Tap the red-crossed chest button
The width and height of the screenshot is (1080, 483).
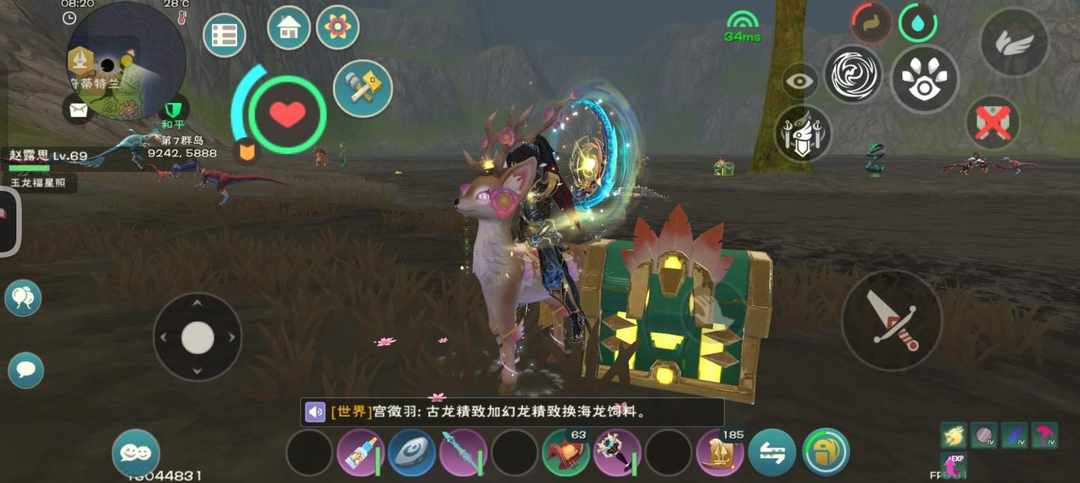[x=992, y=123]
